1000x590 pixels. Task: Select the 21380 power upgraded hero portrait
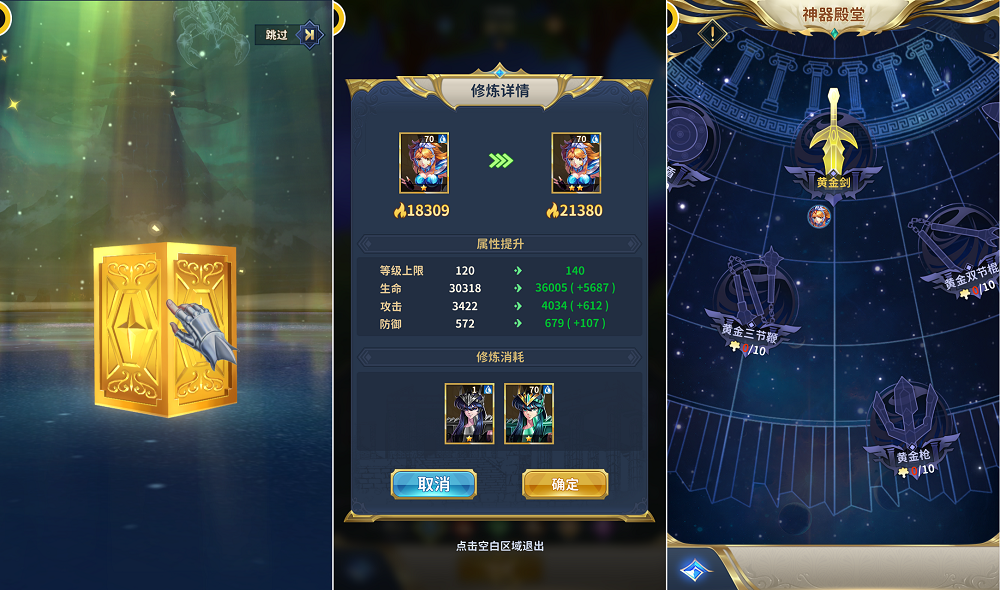[x=576, y=163]
